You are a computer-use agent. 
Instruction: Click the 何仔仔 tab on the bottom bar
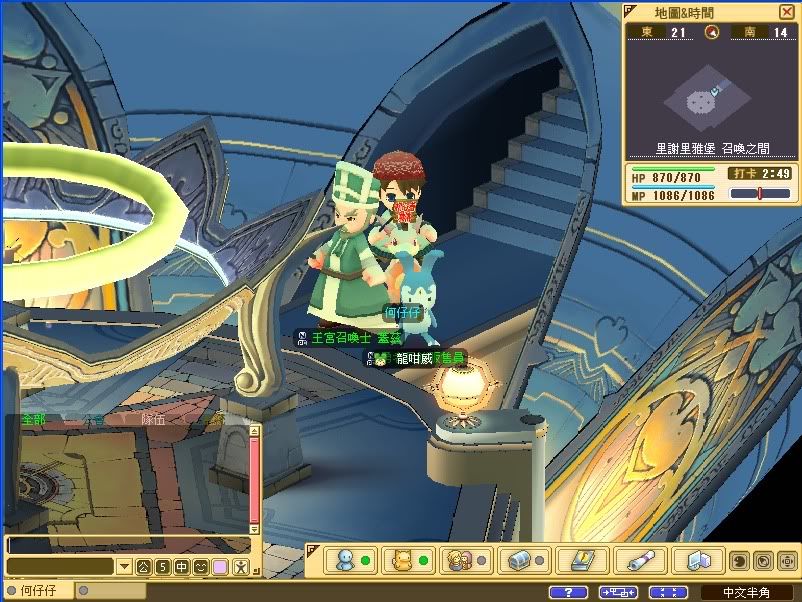[x=39, y=591]
